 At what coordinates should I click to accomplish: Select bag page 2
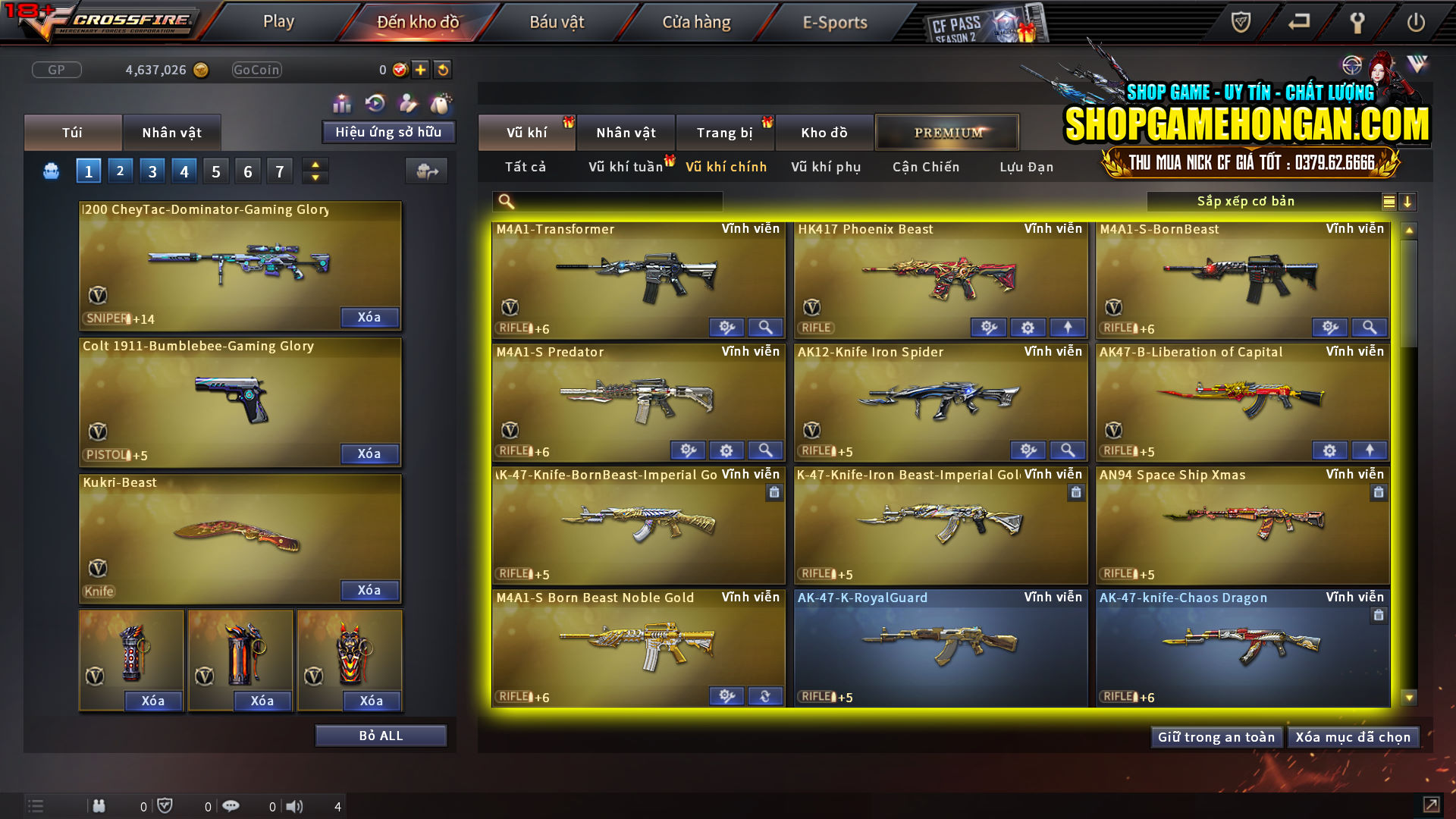coord(120,171)
